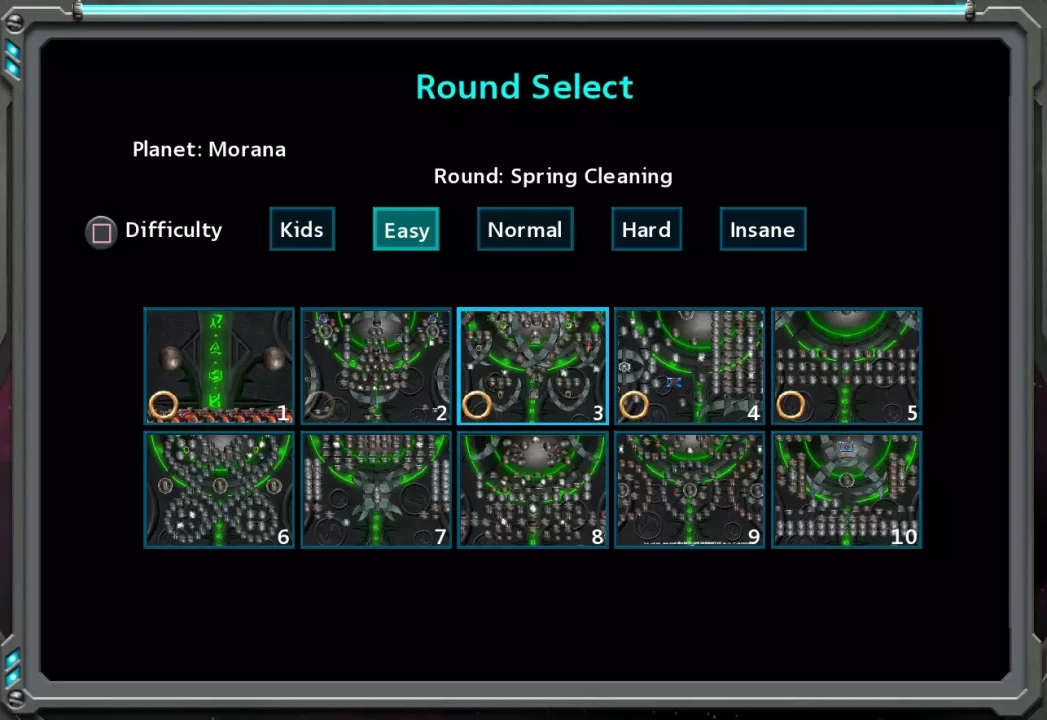Pick the Insane difficulty
Viewport: 1047px width, 720px height.
click(x=762, y=229)
